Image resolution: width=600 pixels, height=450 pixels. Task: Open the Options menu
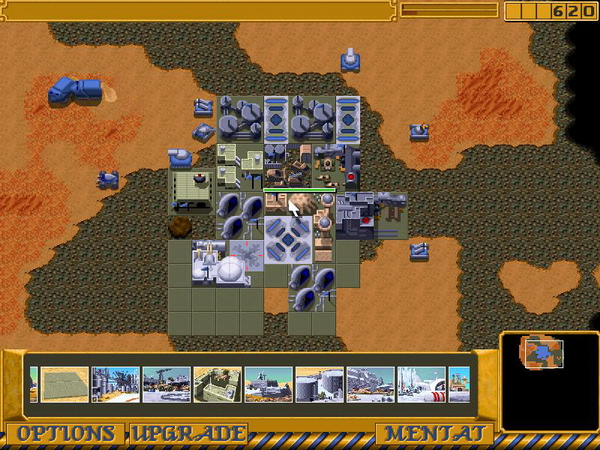point(66,434)
